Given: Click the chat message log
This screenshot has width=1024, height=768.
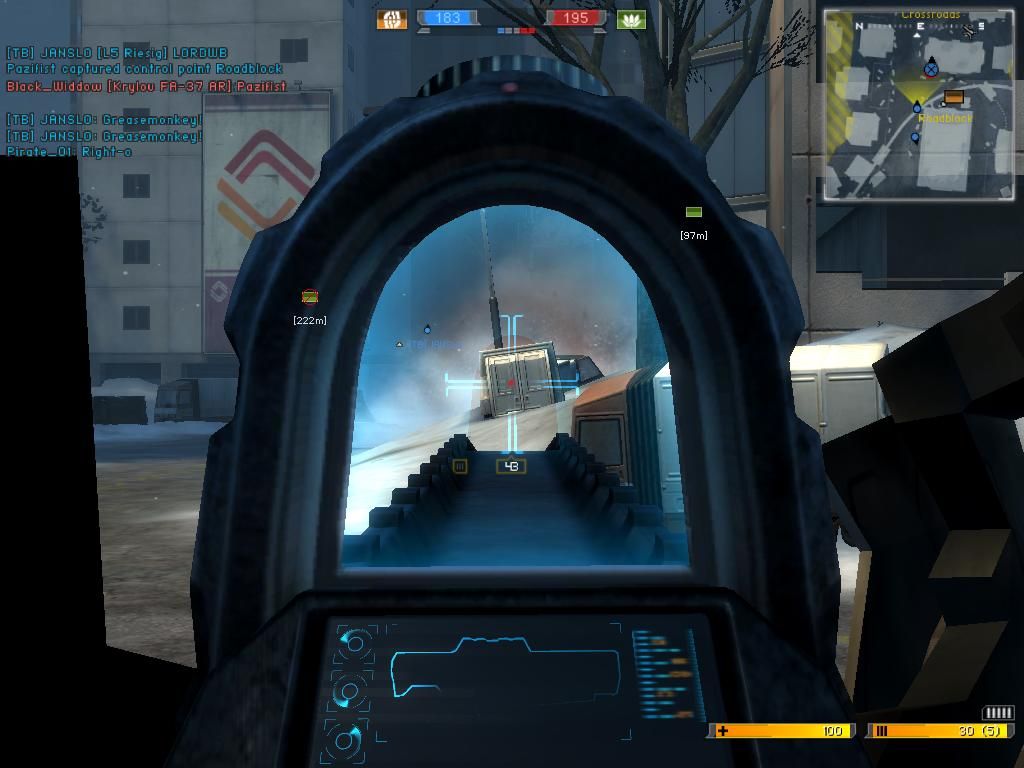Looking at the screenshot, I should pos(145,102).
